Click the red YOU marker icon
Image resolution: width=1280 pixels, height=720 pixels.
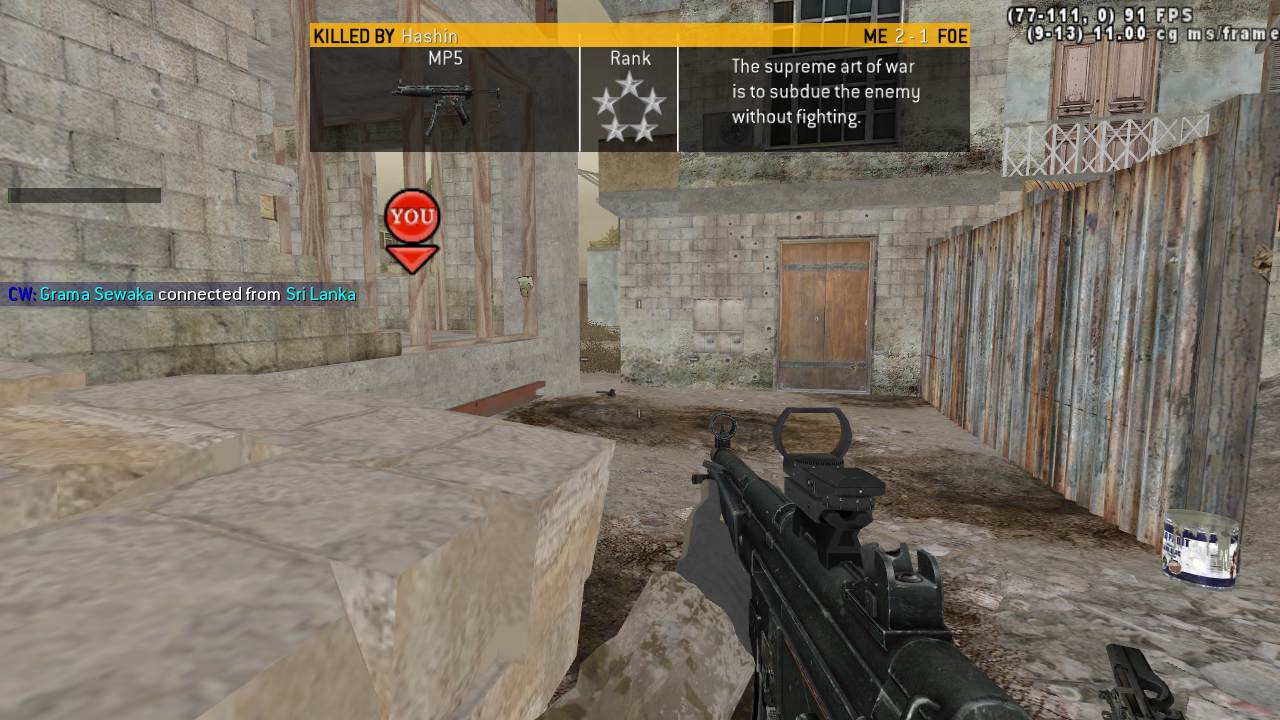coord(412,226)
